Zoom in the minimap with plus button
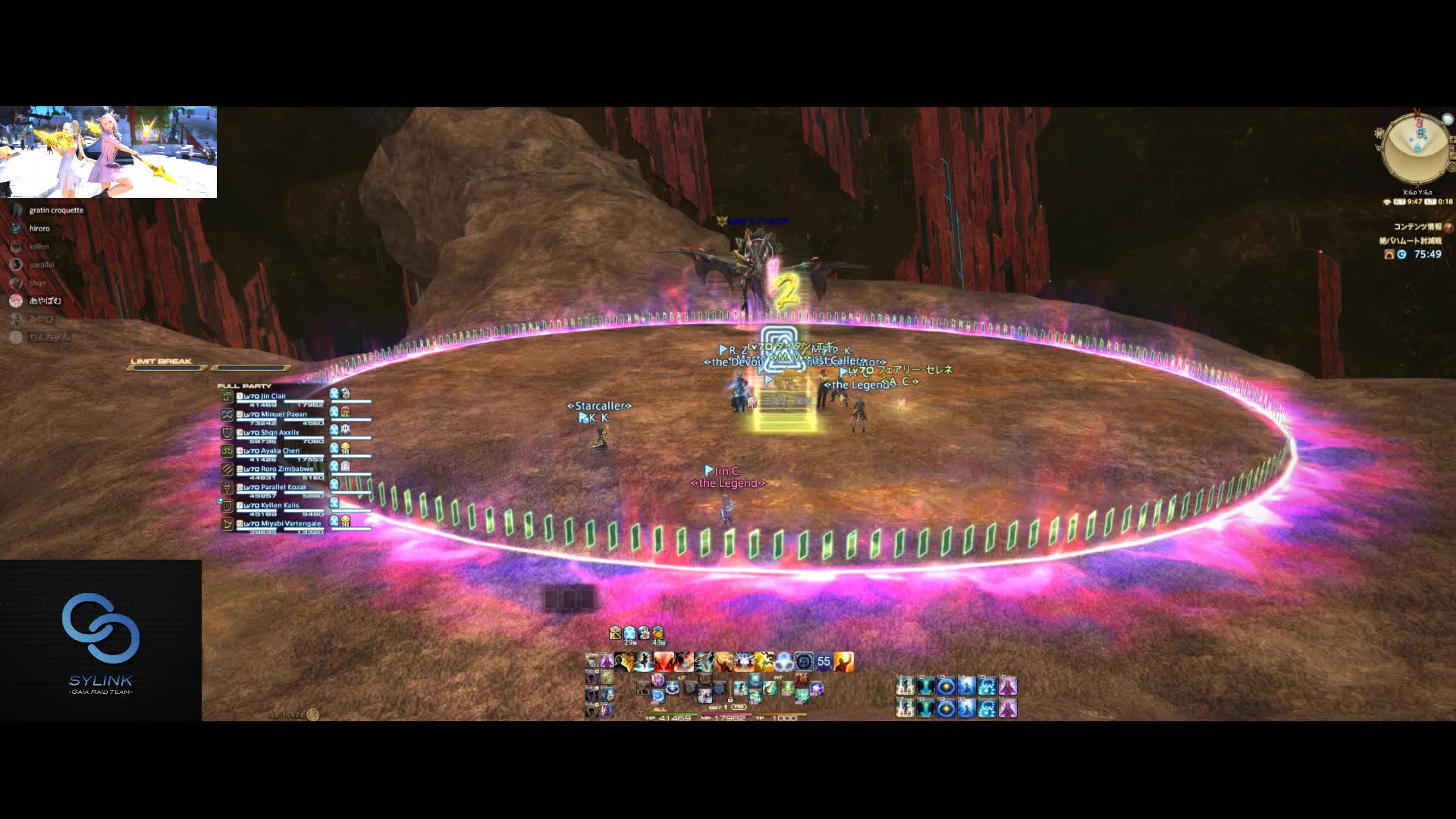 click(x=1451, y=140)
